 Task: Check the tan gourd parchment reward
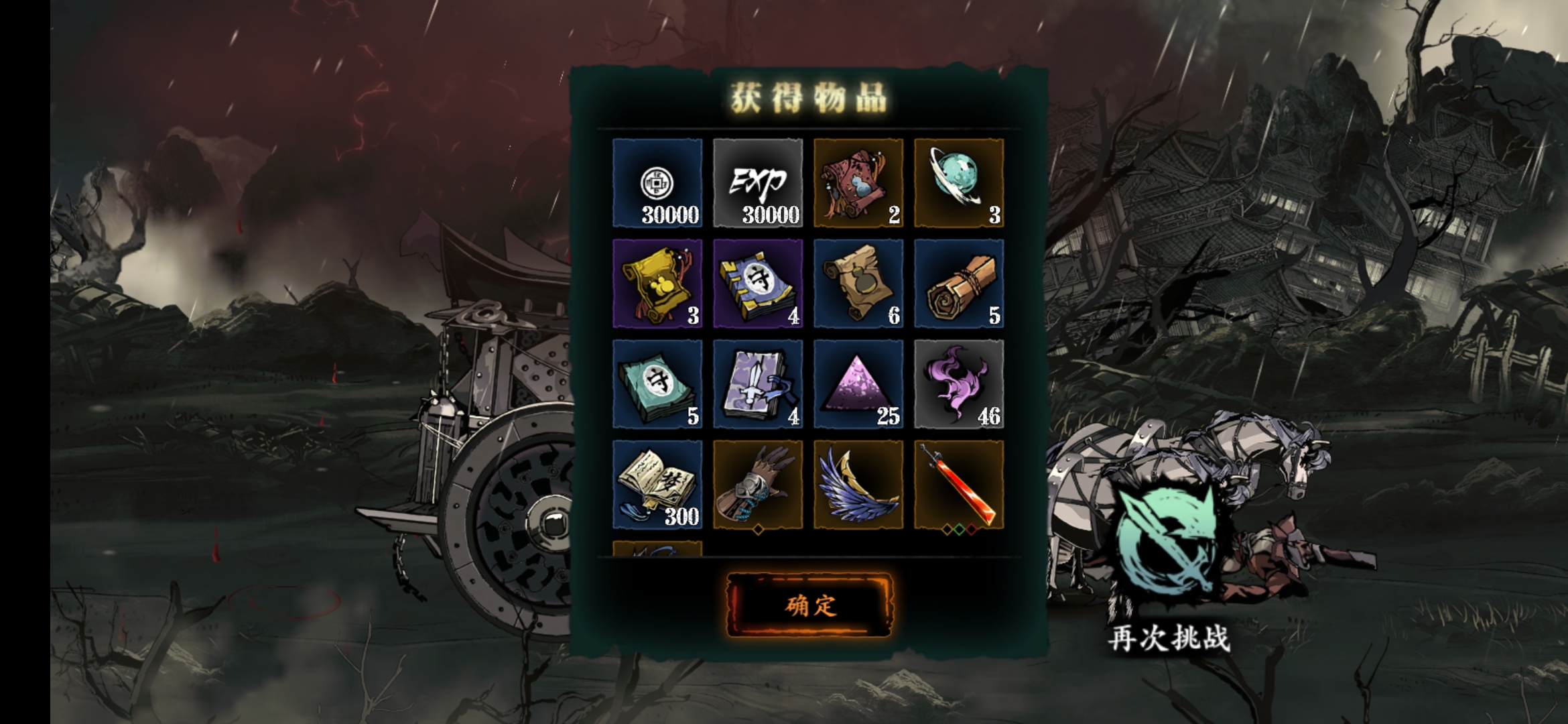(x=858, y=284)
